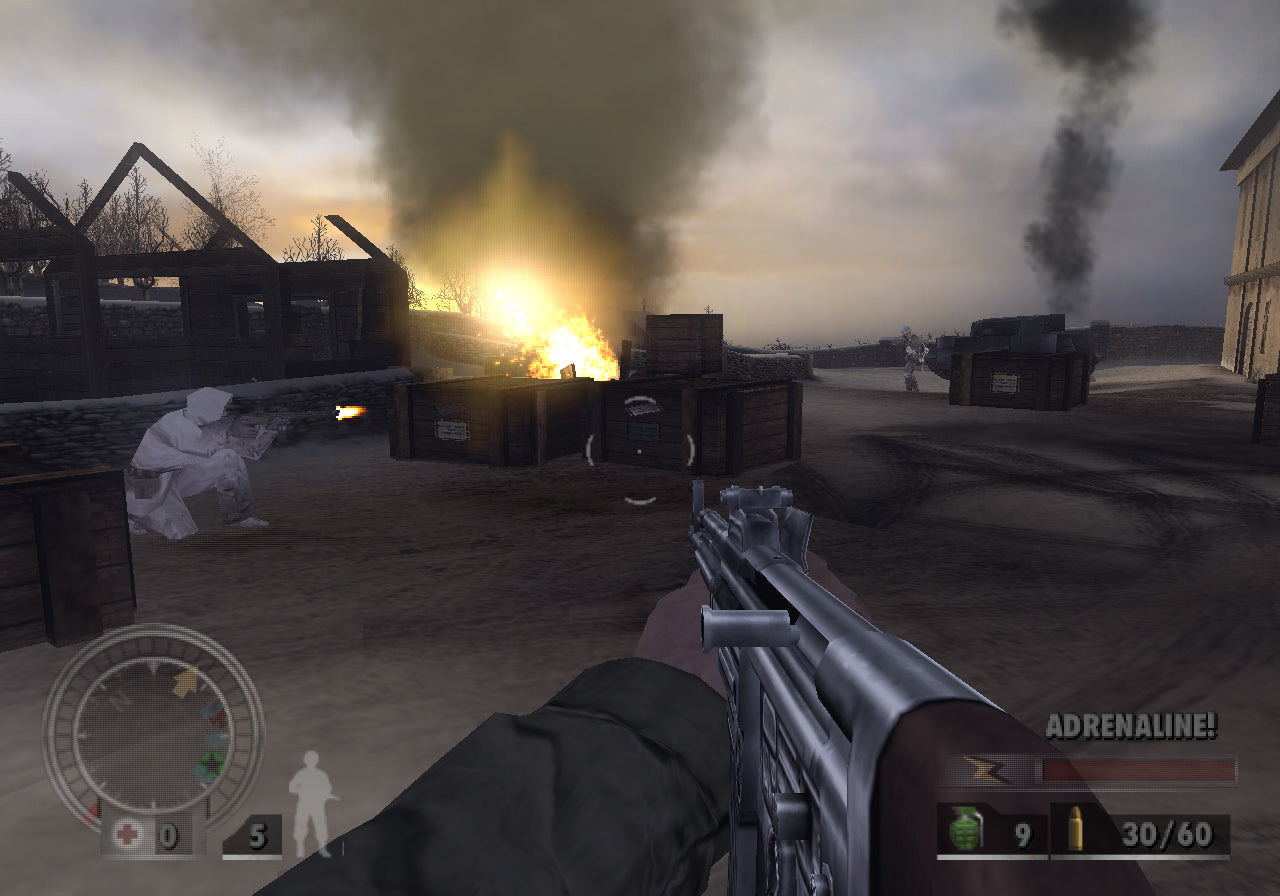This screenshot has height=896, width=1280.
Task: Click the compass radar dial
Action: tap(153, 727)
